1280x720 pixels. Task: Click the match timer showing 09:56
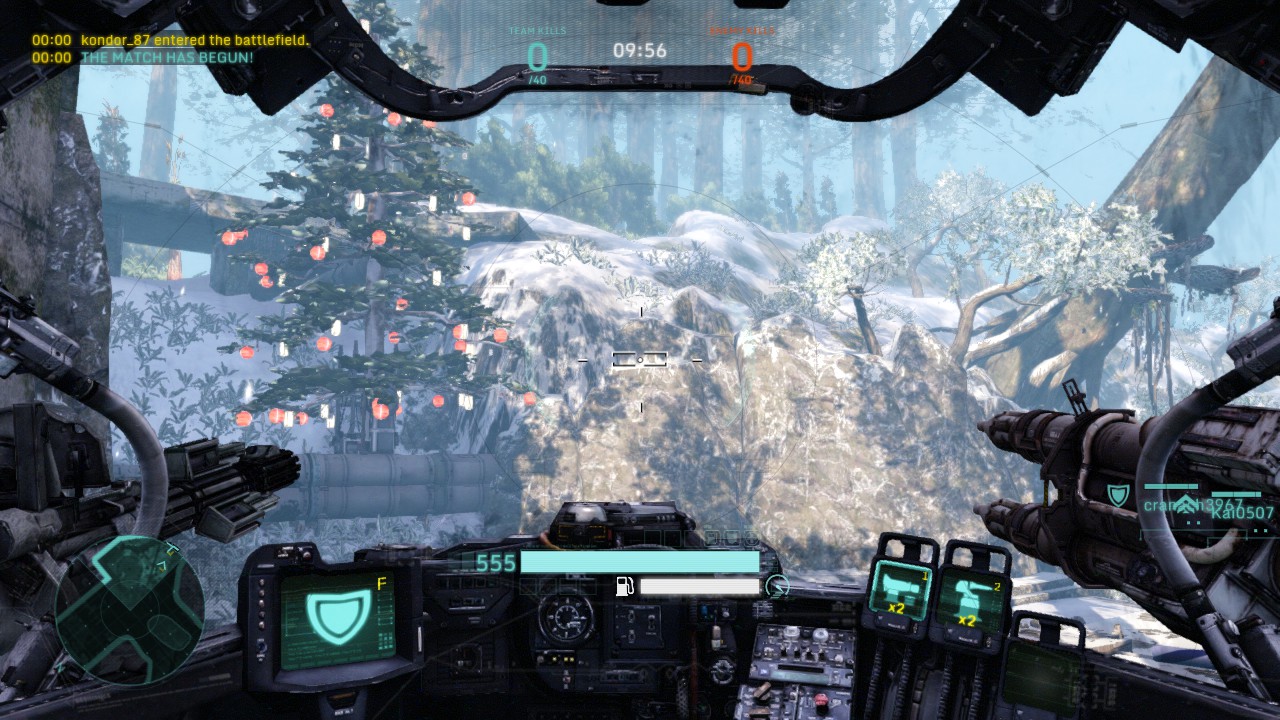click(638, 51)
